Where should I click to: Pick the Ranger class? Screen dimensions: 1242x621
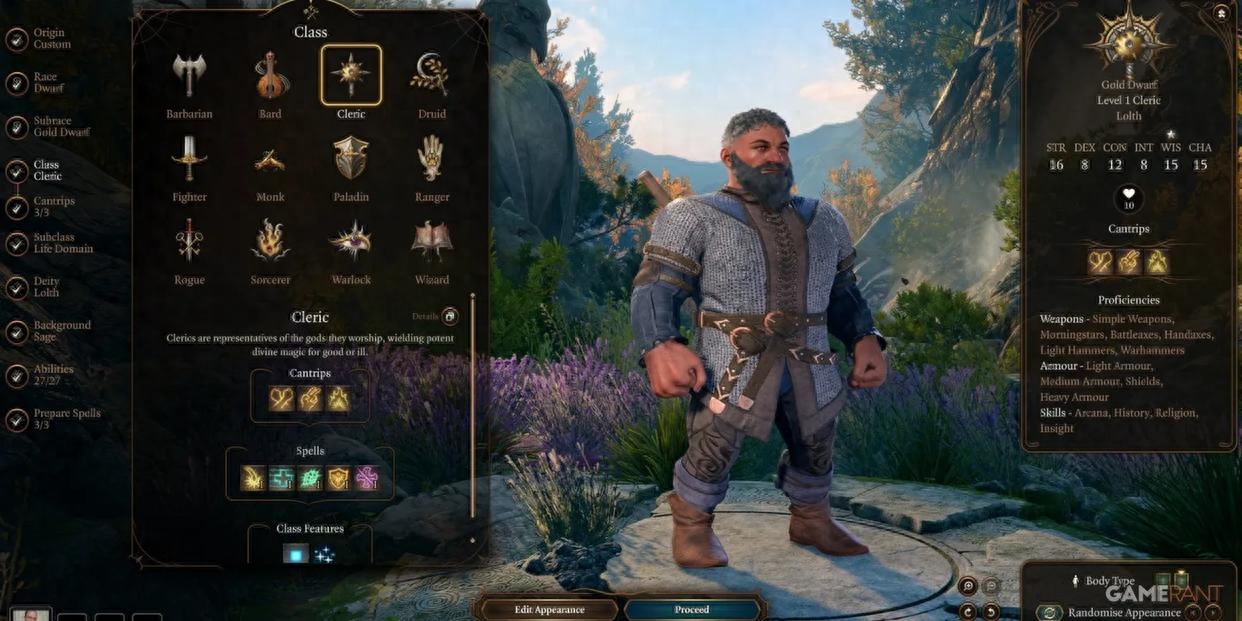[x=432, y=160]
